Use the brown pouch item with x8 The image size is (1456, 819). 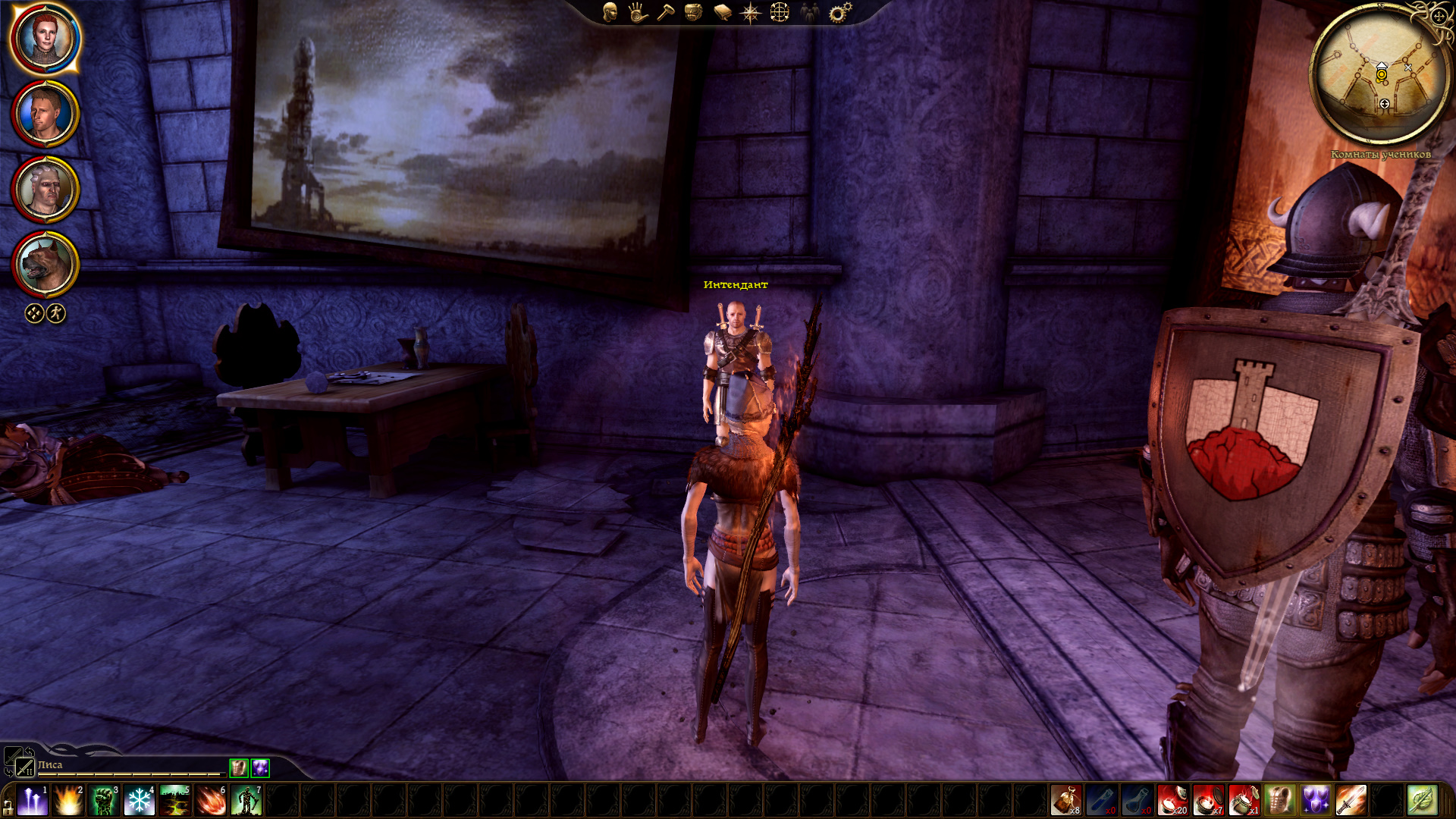coord(1065,801)
